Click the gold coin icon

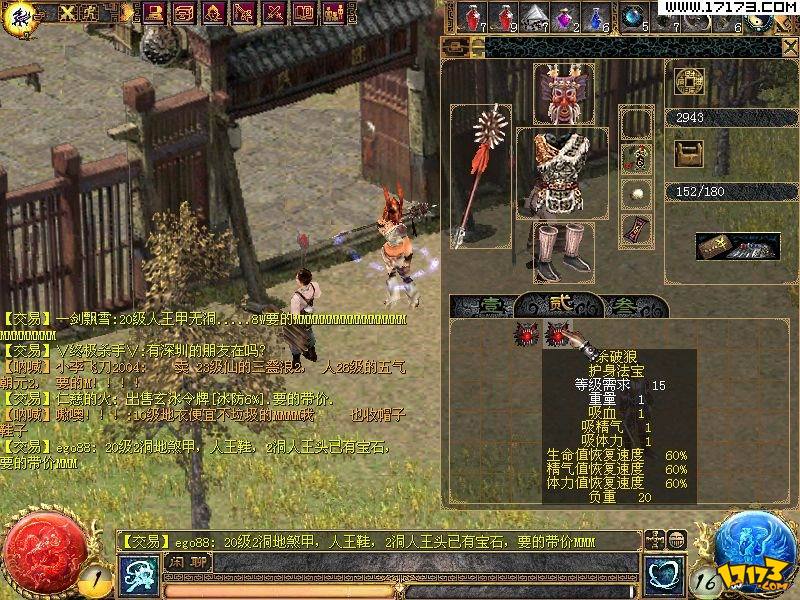tap(689, 82)
